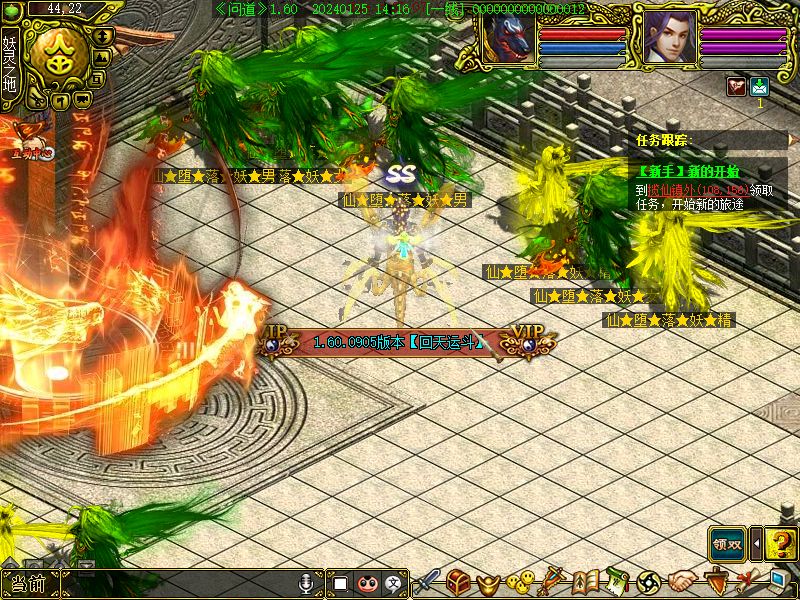Open the handshake trade icon
Image resolution: width=800 pixels, height=600 pixels.
pyautogui.click(x=683, y=580)
